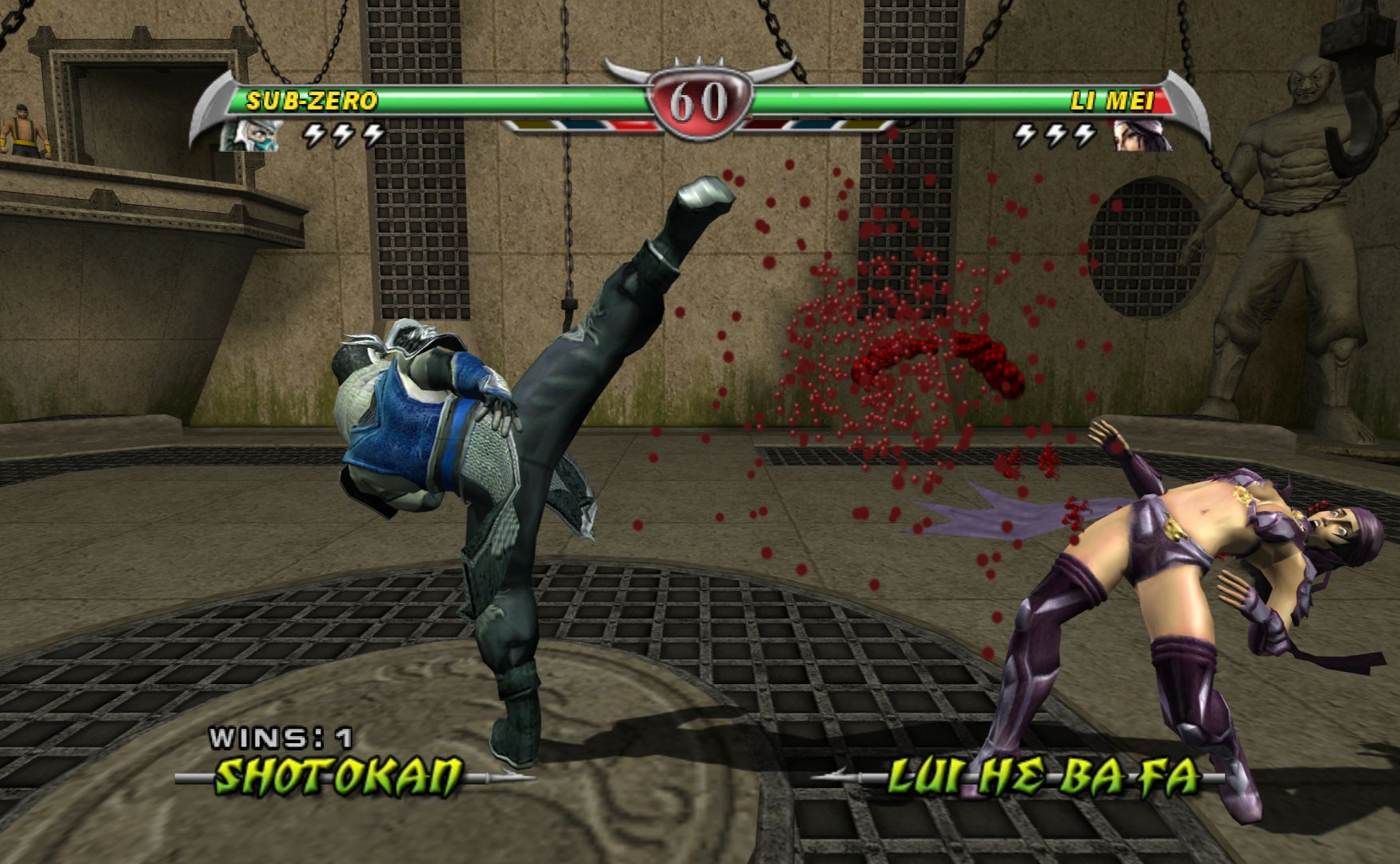The width and height of the screenshot is (1400, 864).
Task: Choose the Shotokan fighting style label
Action: pos(340,775)
